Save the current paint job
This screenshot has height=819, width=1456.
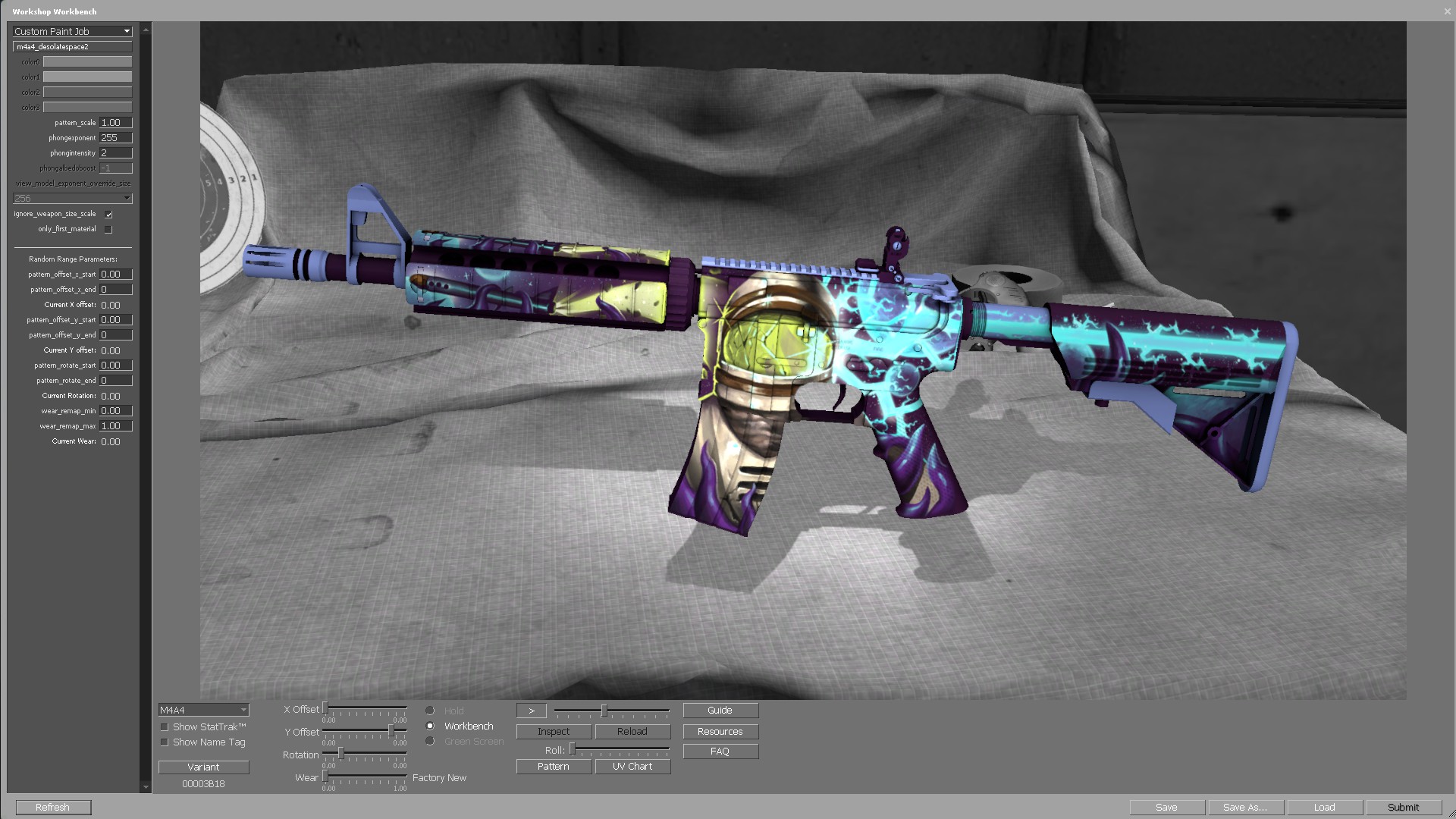coord(1166,808)
